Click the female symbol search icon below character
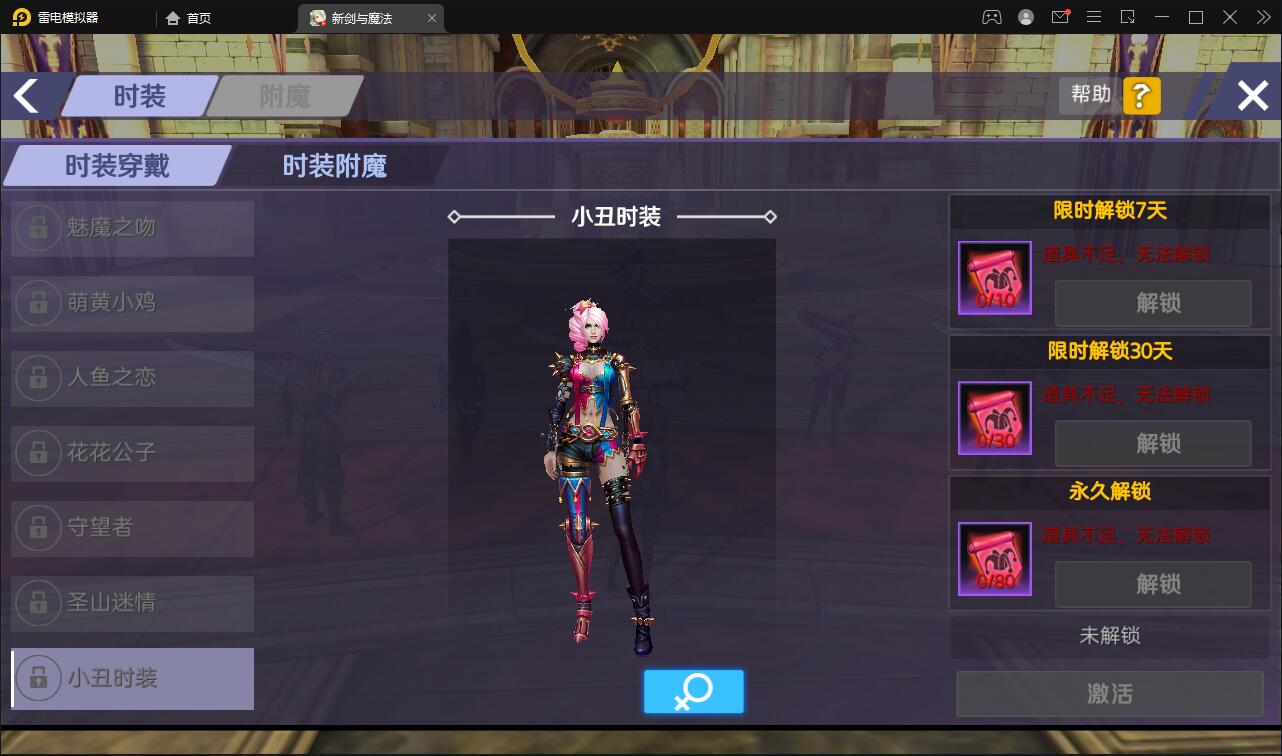The height and width of the screenshot is (756, 1282). [694, 691]
